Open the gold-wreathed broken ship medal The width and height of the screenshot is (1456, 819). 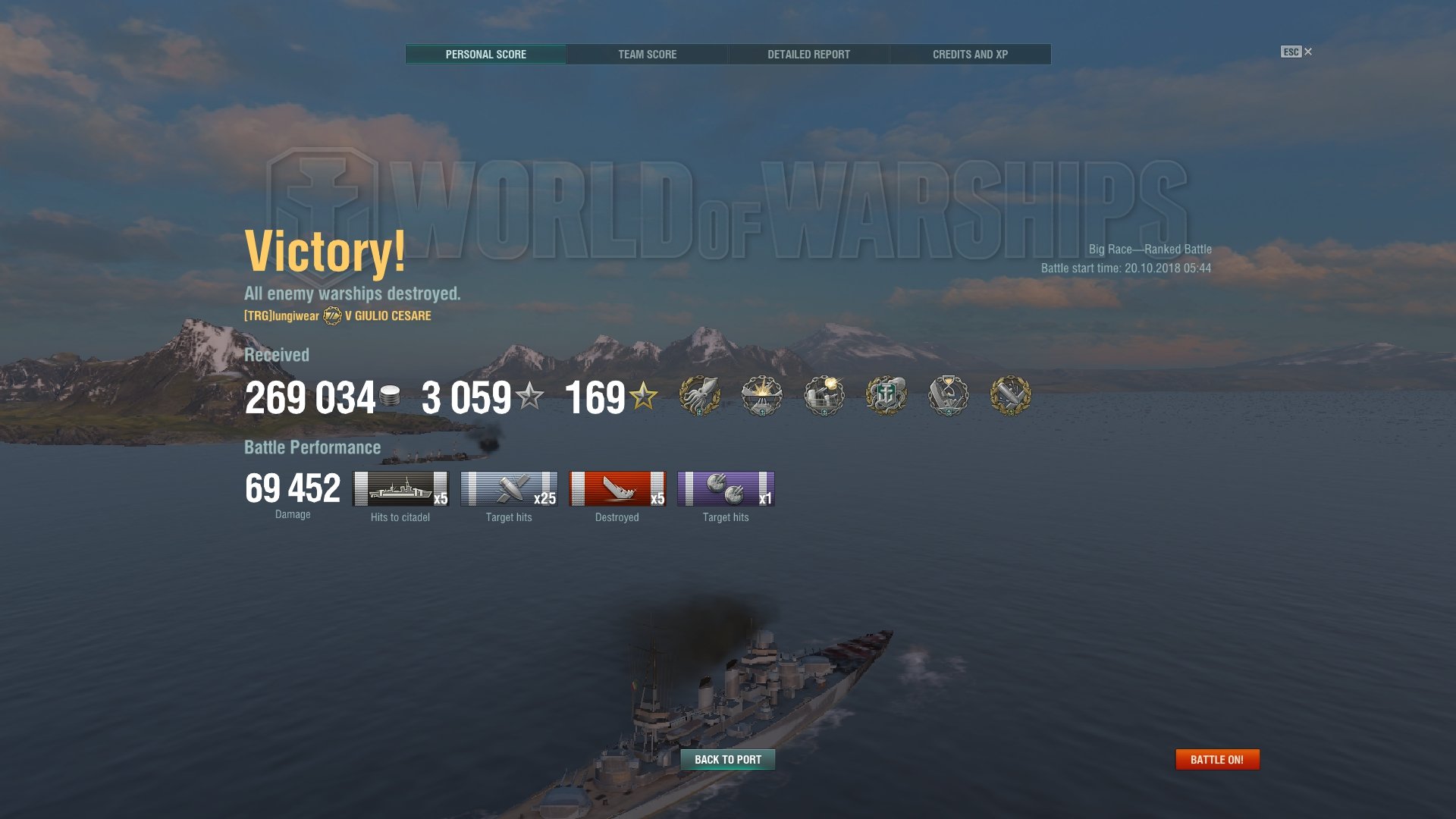coord(1010,395)
